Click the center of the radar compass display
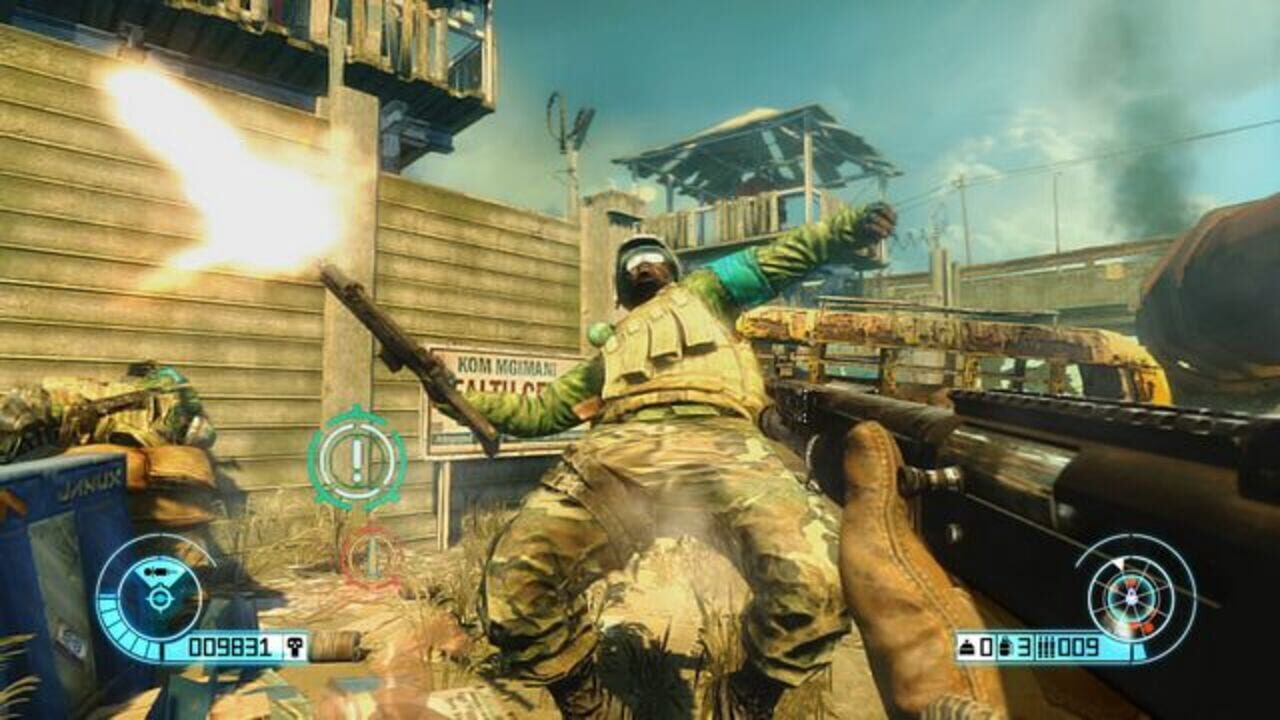Image resolution: width=1280 pixels, height=720 pixels. click(1131, 598)
